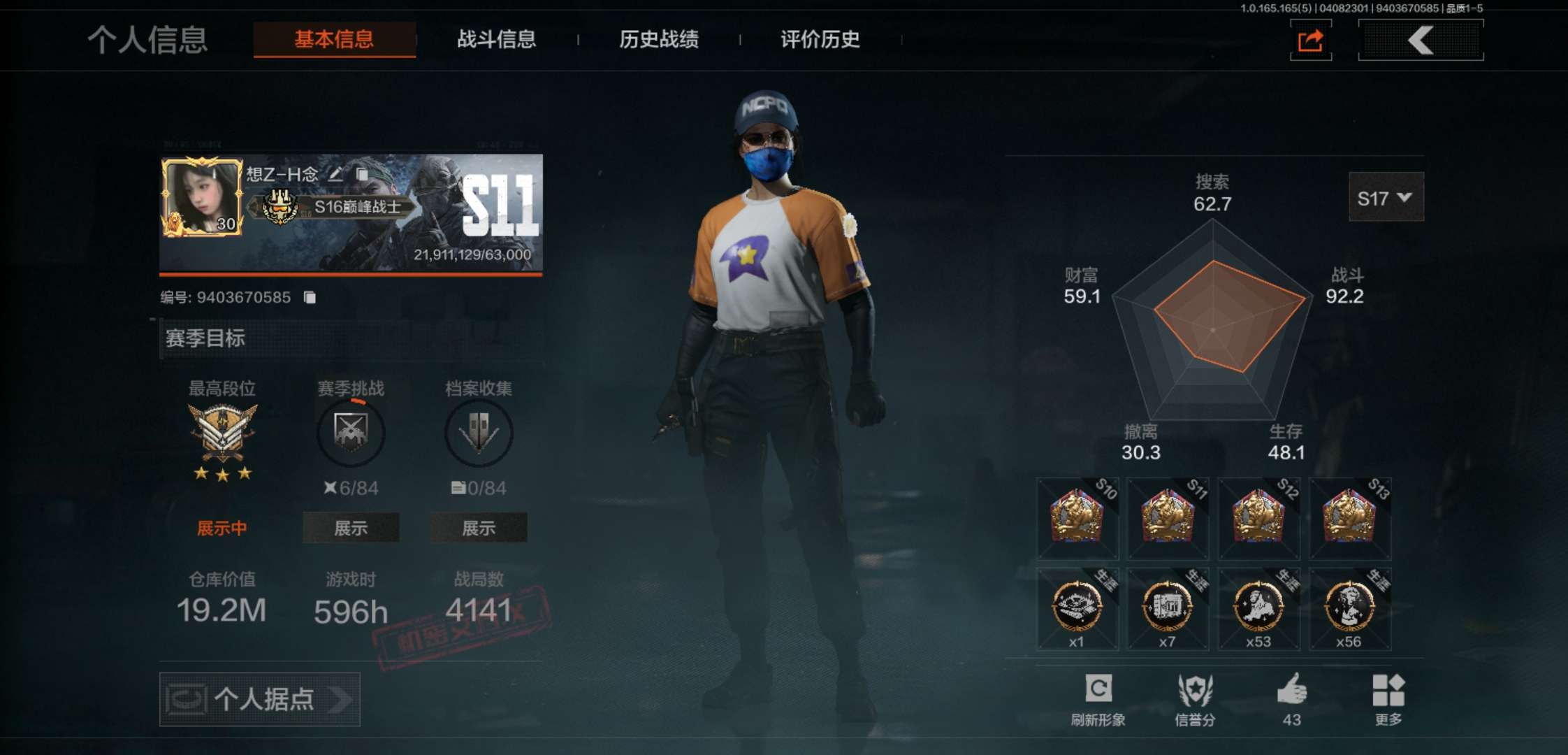1568x755 pixels.
Task: Click the back chevron at top right
Action: click(x=1421, y=40)
